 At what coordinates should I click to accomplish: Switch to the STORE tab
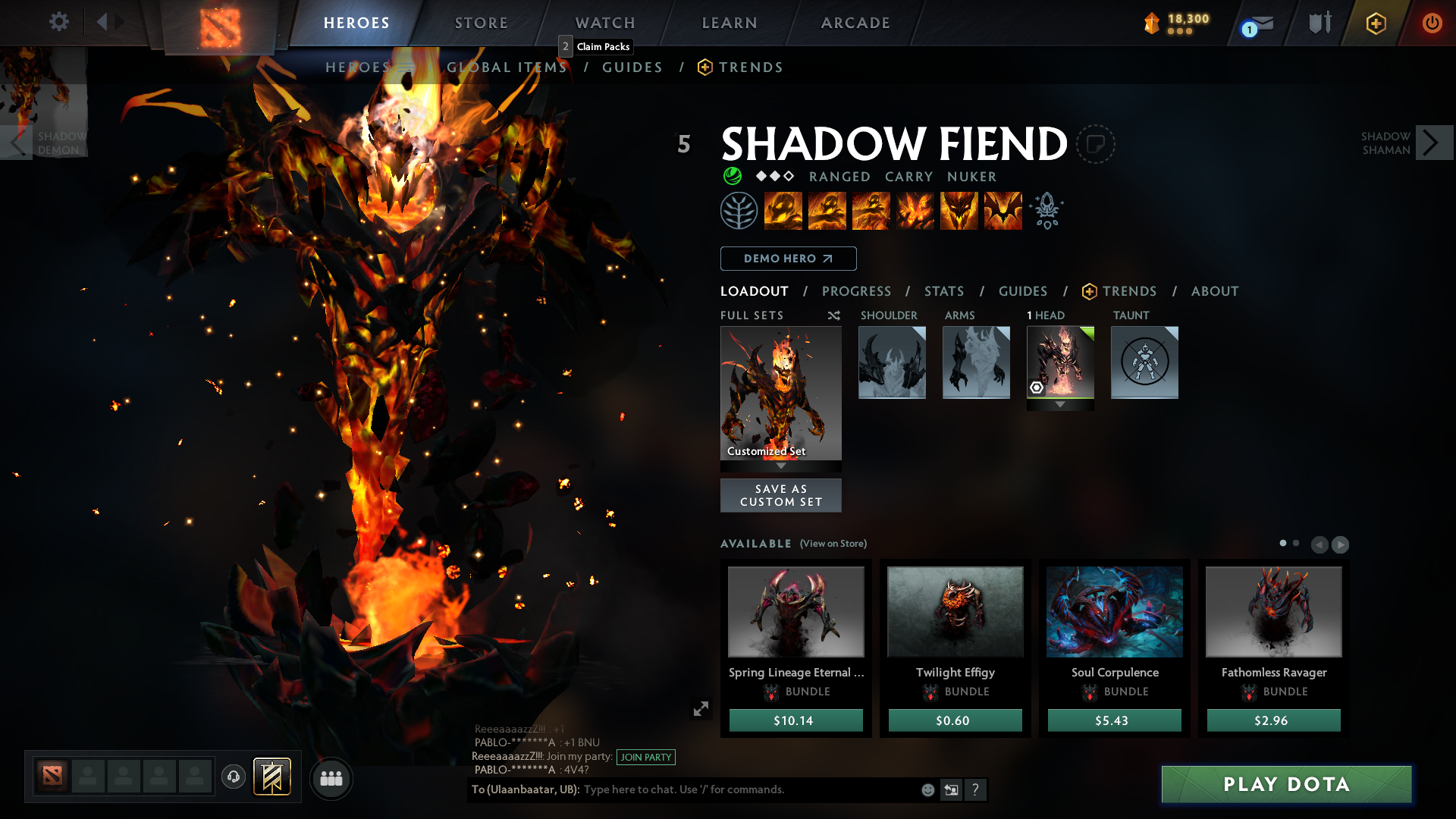481,23
